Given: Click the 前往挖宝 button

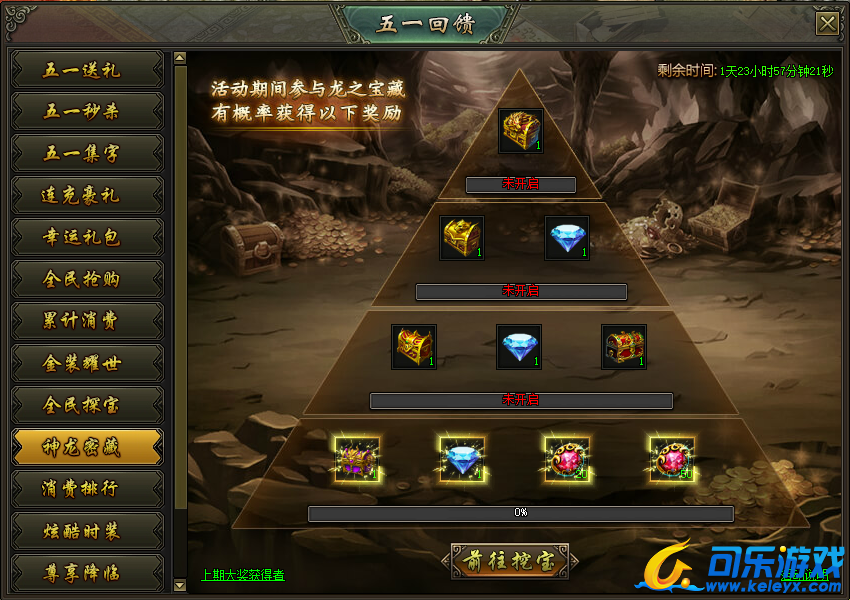Looking at the screenshot, I should [x=509, y=561].
